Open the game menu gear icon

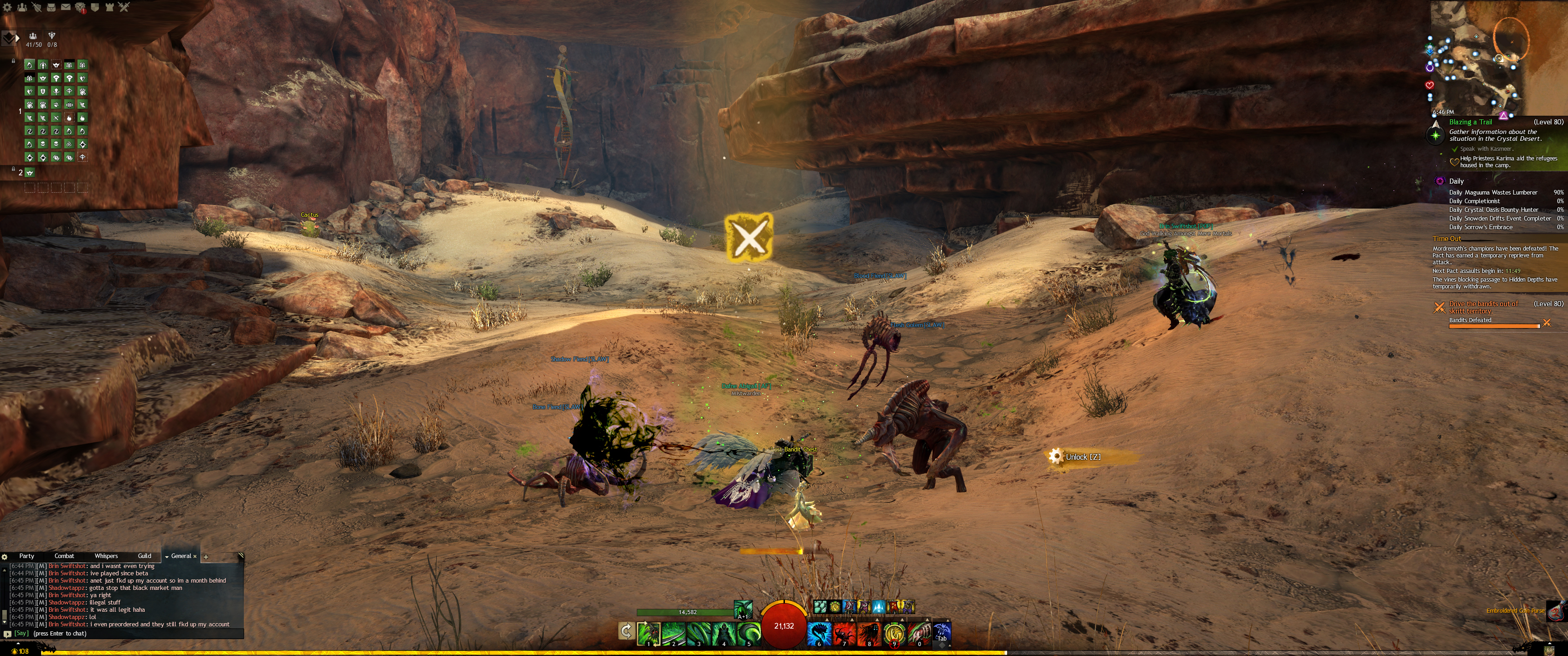7,7
